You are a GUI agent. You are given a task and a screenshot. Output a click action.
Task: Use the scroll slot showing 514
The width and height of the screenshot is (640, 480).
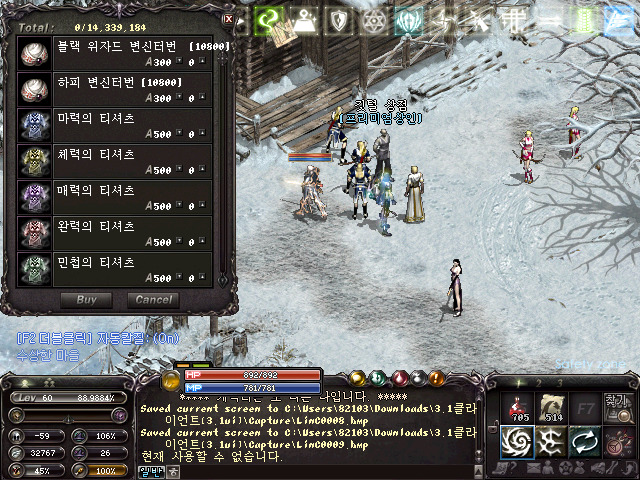[x=552, y=405]
